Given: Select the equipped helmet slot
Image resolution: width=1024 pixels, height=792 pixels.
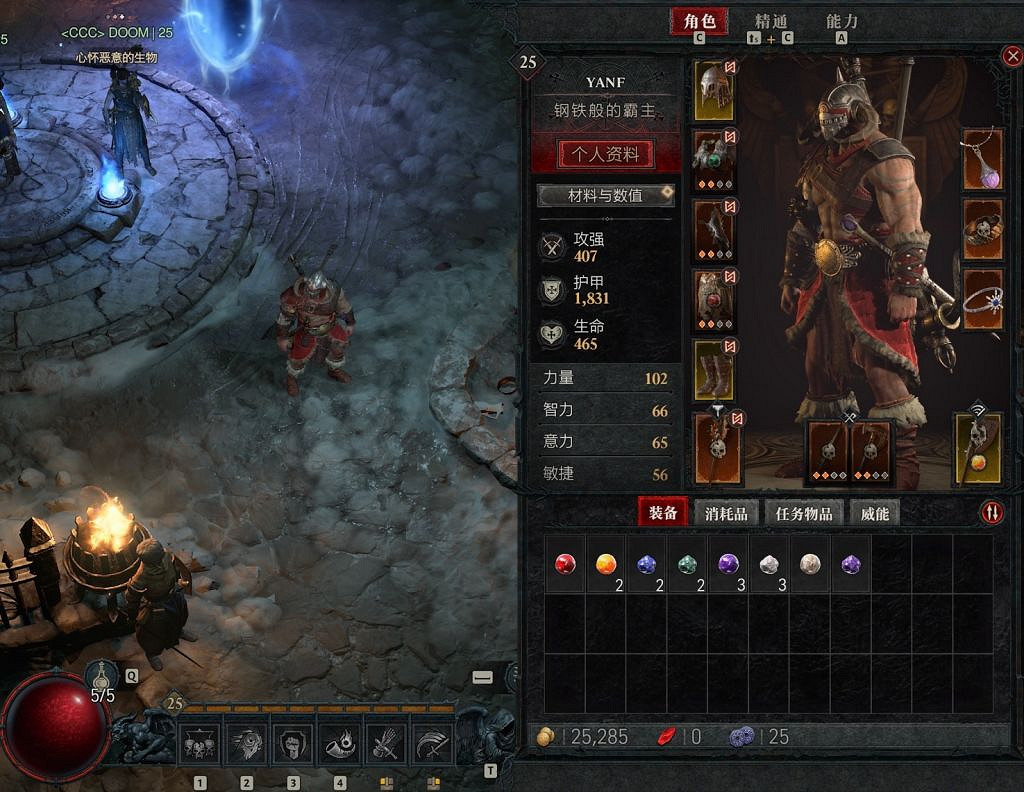Looking at the screenshot, I should [x=714, y=90].
